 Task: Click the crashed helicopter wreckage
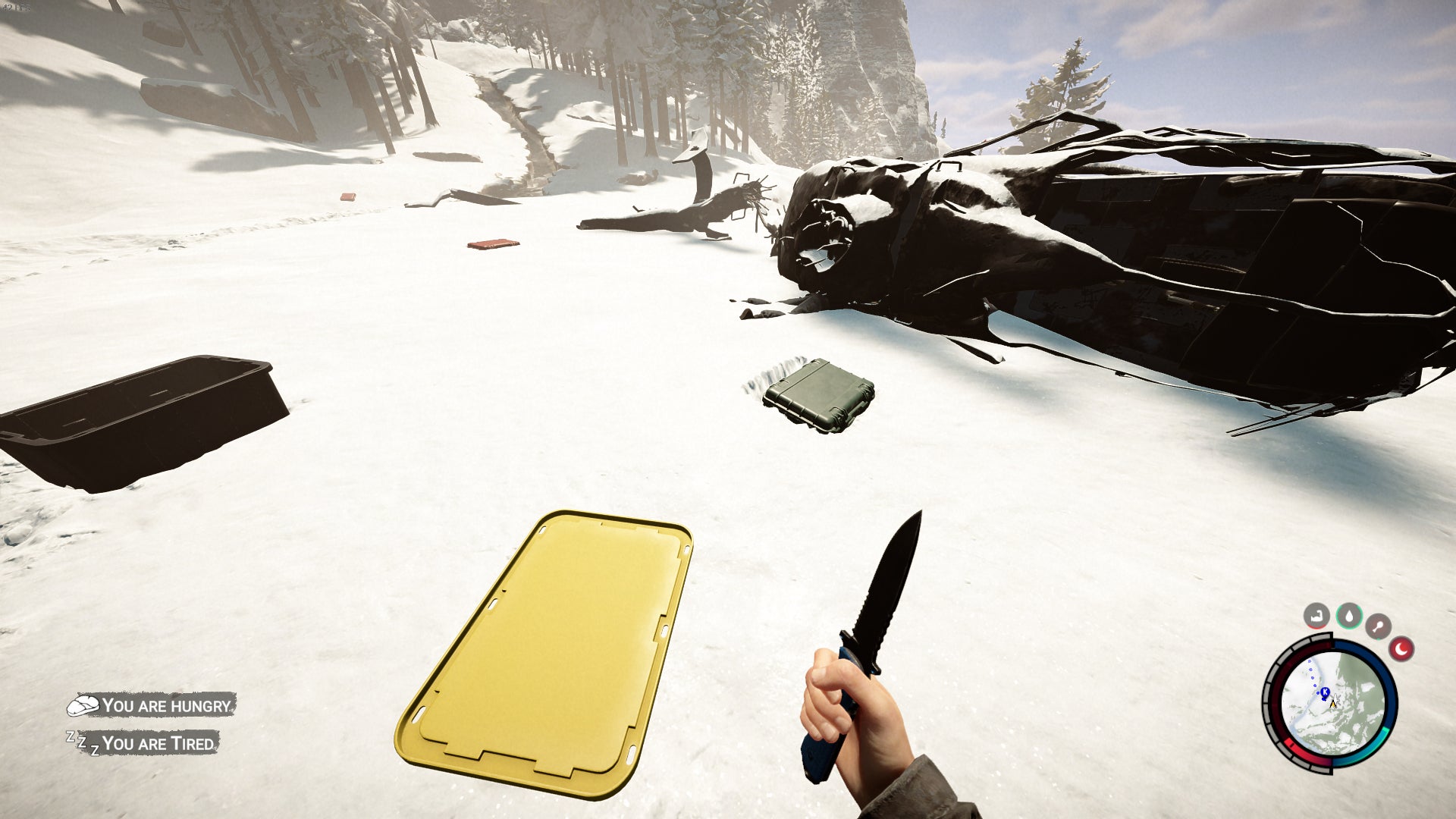pyautogui.click(x=1100, y=250)
